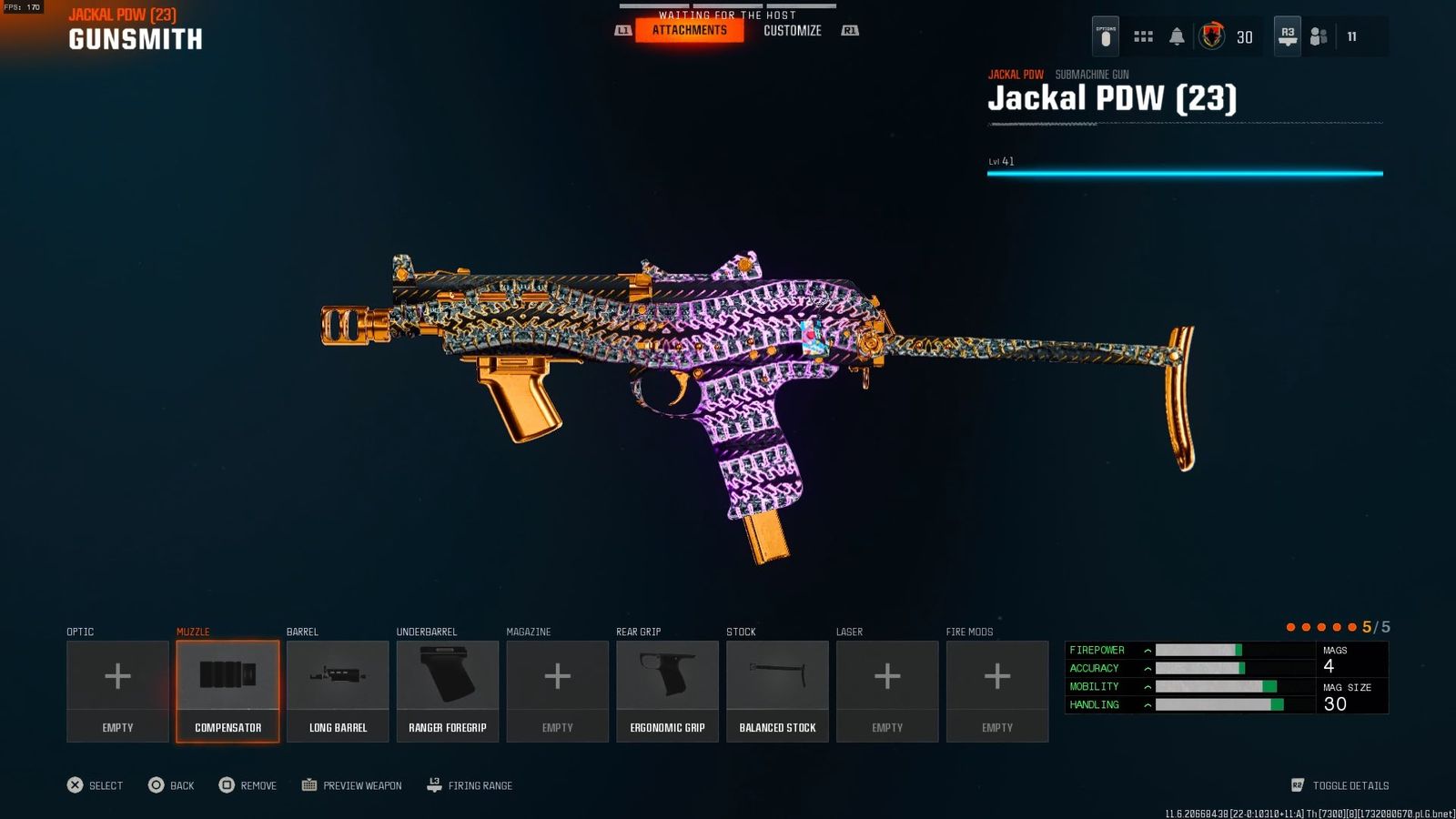The height and width of the screenshot is (819, 1456).
Task: Open the grid menu icon
Action: pos(1143,36)
